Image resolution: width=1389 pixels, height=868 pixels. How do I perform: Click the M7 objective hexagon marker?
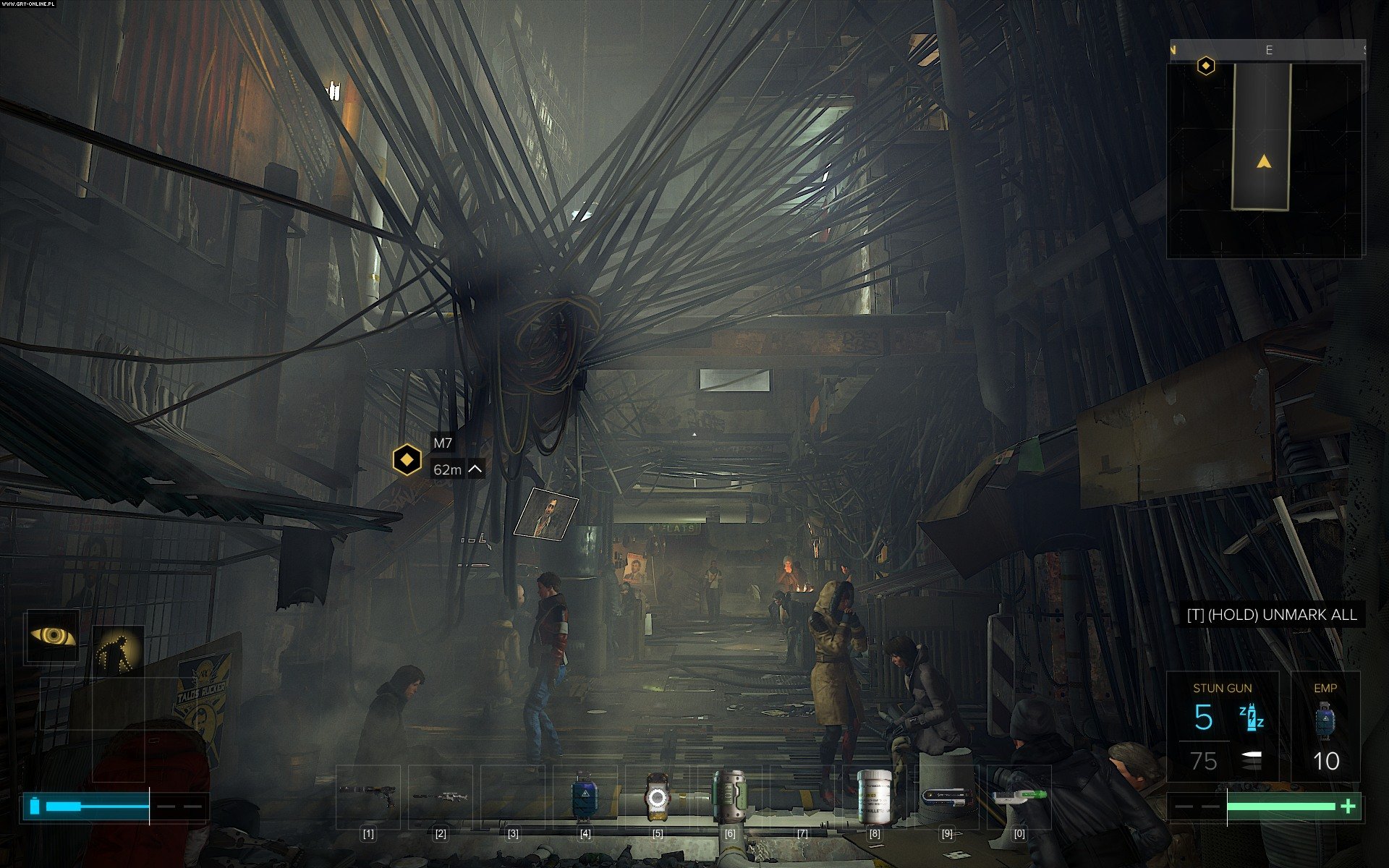407,459
